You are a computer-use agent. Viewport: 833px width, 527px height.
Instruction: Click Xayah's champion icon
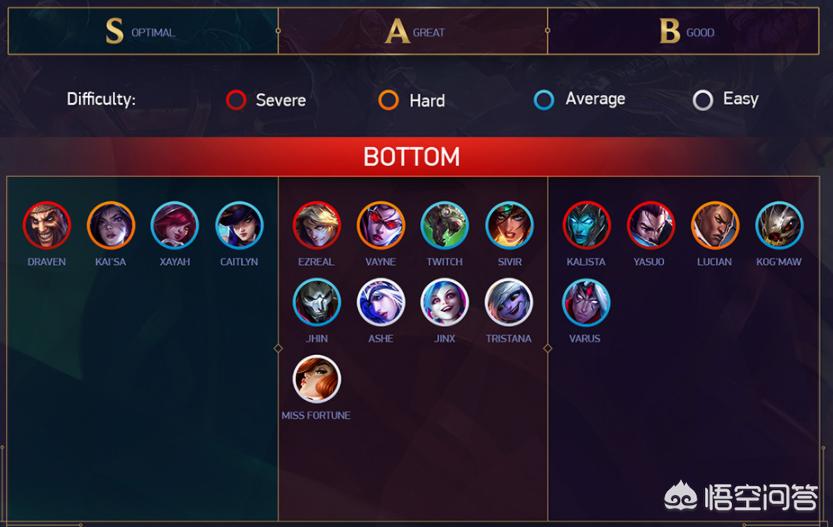pyautogui.click(x=175, y=226)
